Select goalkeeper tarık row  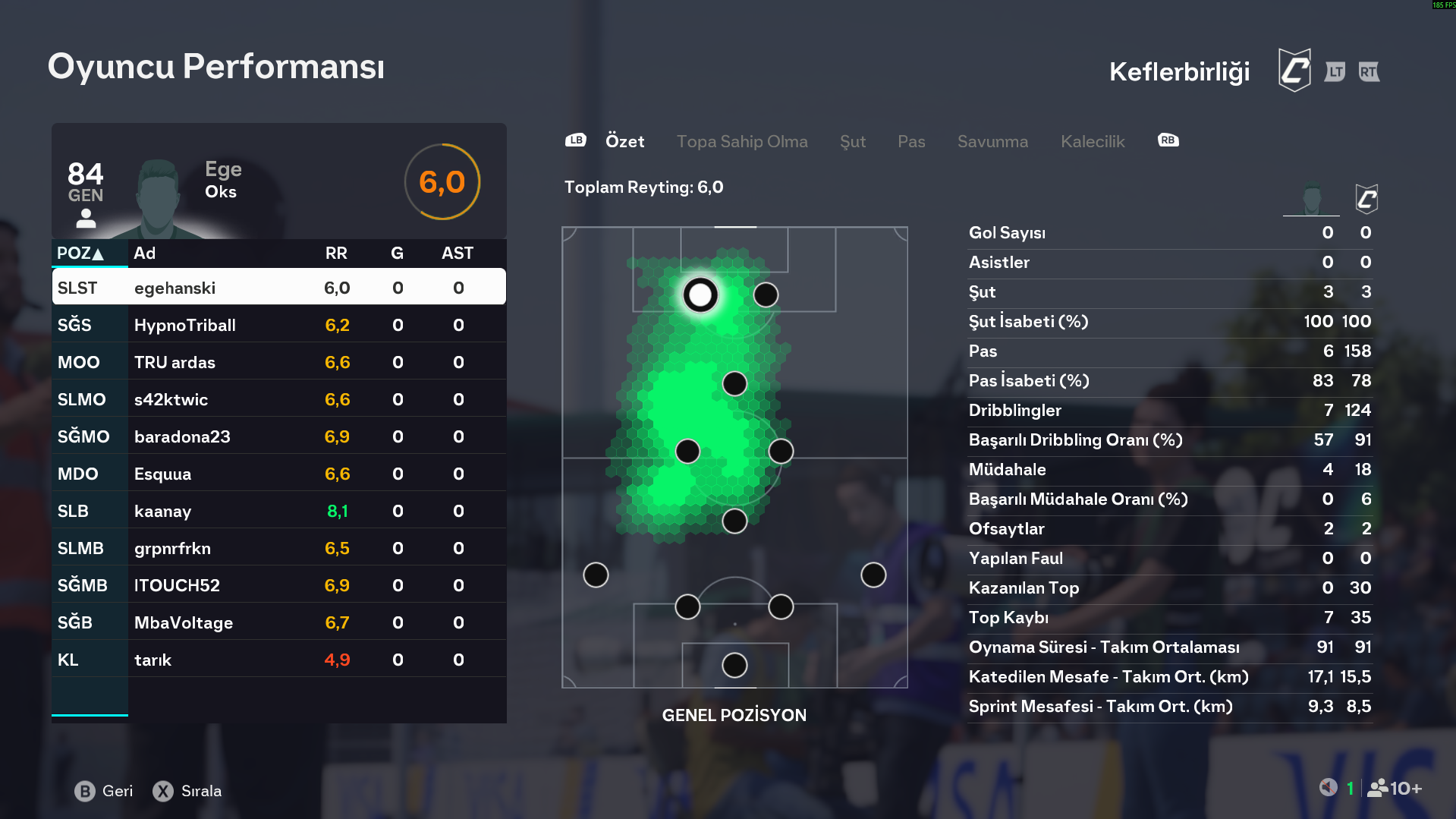pyautogui.click(x=278, y=660)
